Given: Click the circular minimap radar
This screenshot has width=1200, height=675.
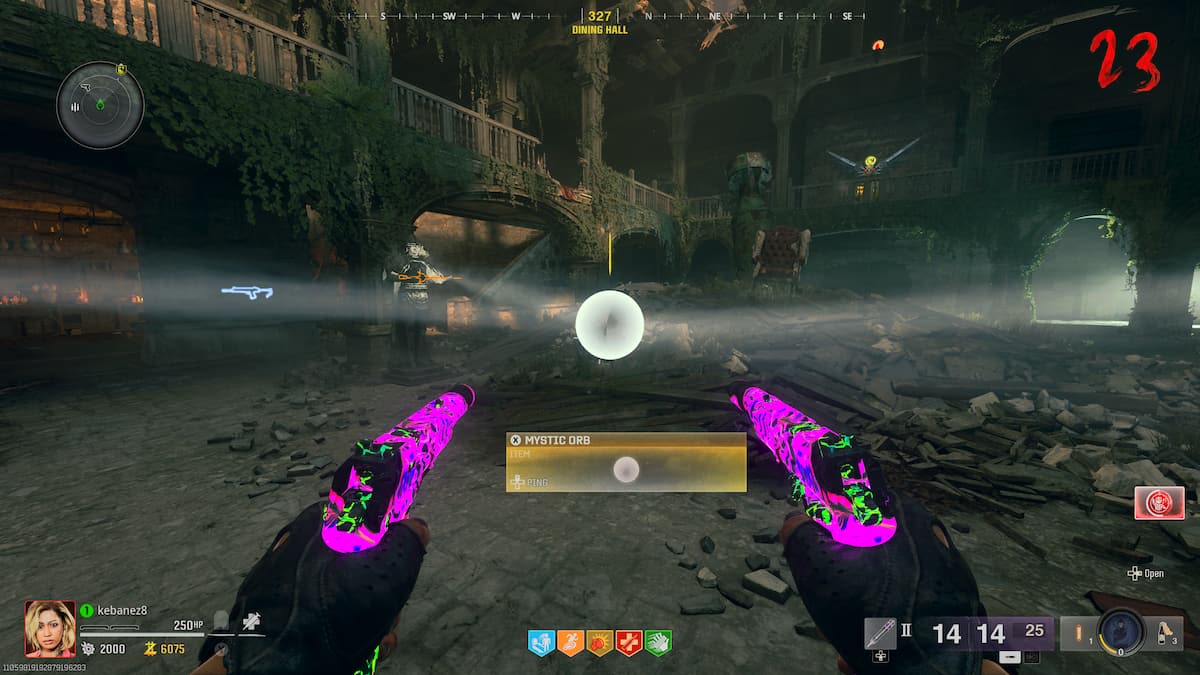Looking at the screenshot, I should point(100,105).
